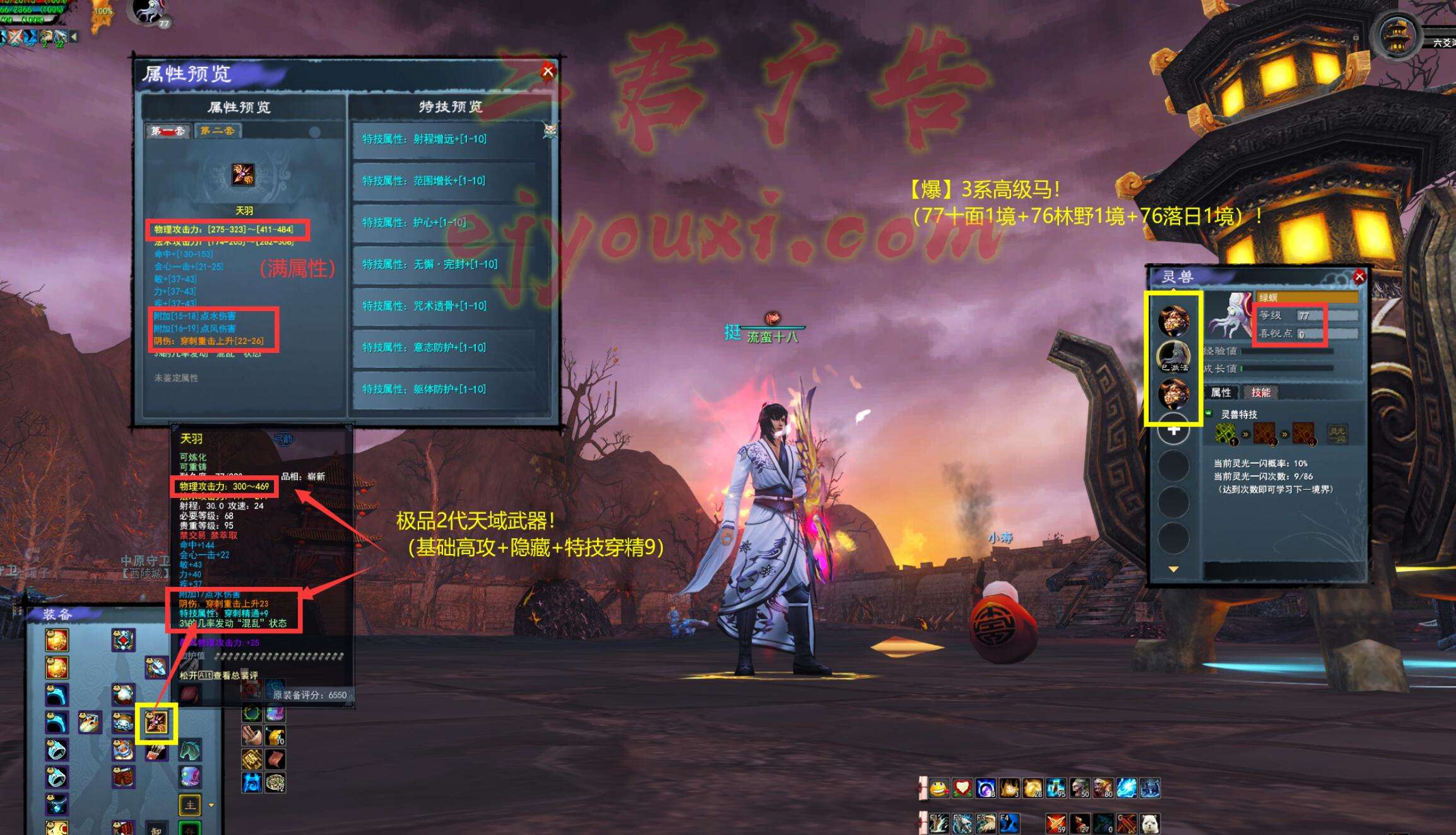Use the yellow smiley face hotbar item

point(939,788)
